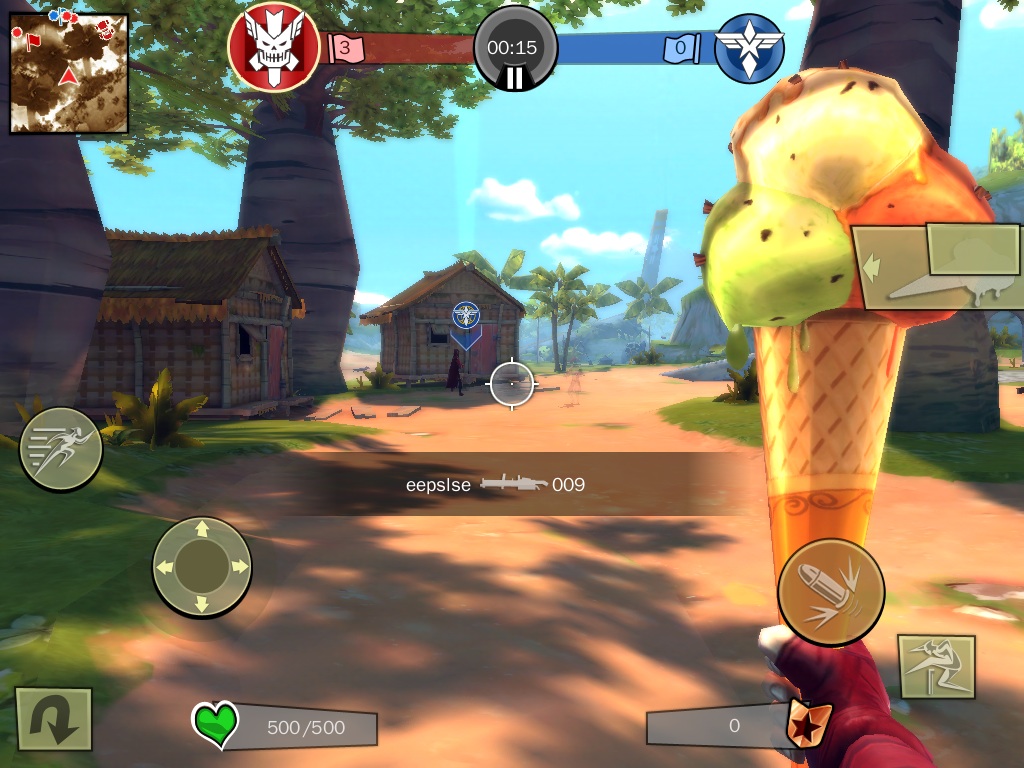Tap the blue winged team emblem
1024x768 pixels.
pos(749,48)
